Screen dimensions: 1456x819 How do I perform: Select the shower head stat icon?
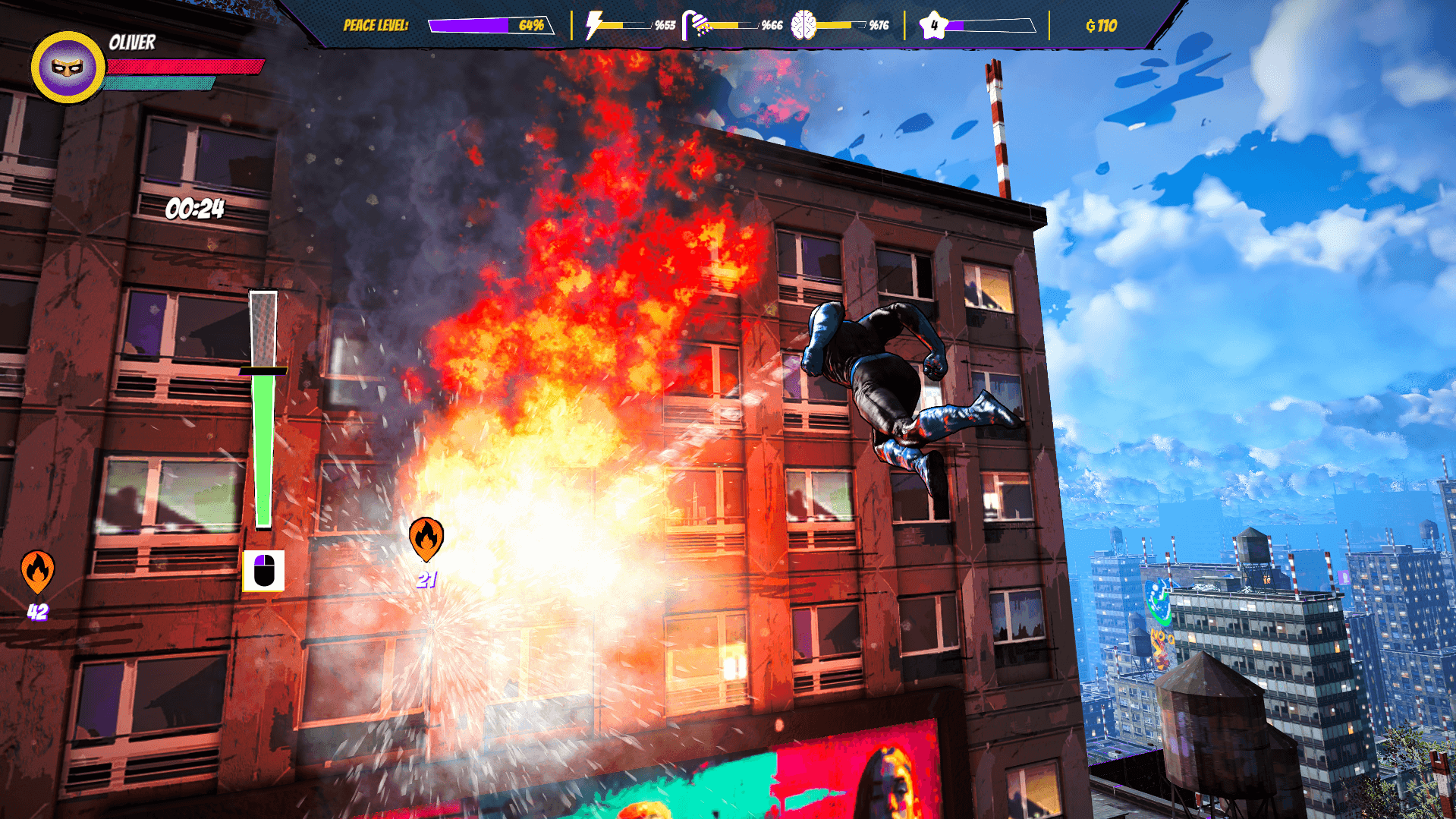click(x=697, y=23)
